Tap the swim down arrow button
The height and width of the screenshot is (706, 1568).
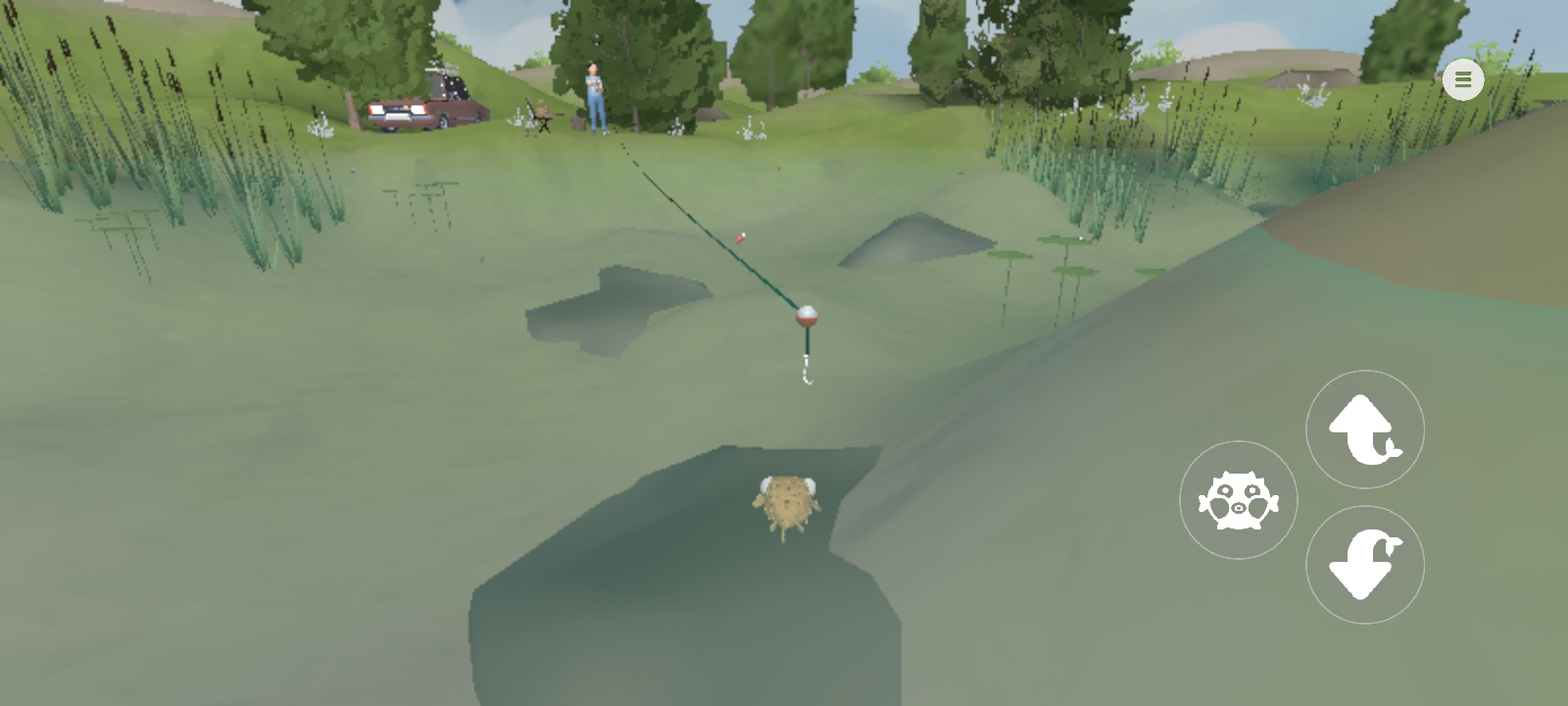click(x=1364, y=565)
